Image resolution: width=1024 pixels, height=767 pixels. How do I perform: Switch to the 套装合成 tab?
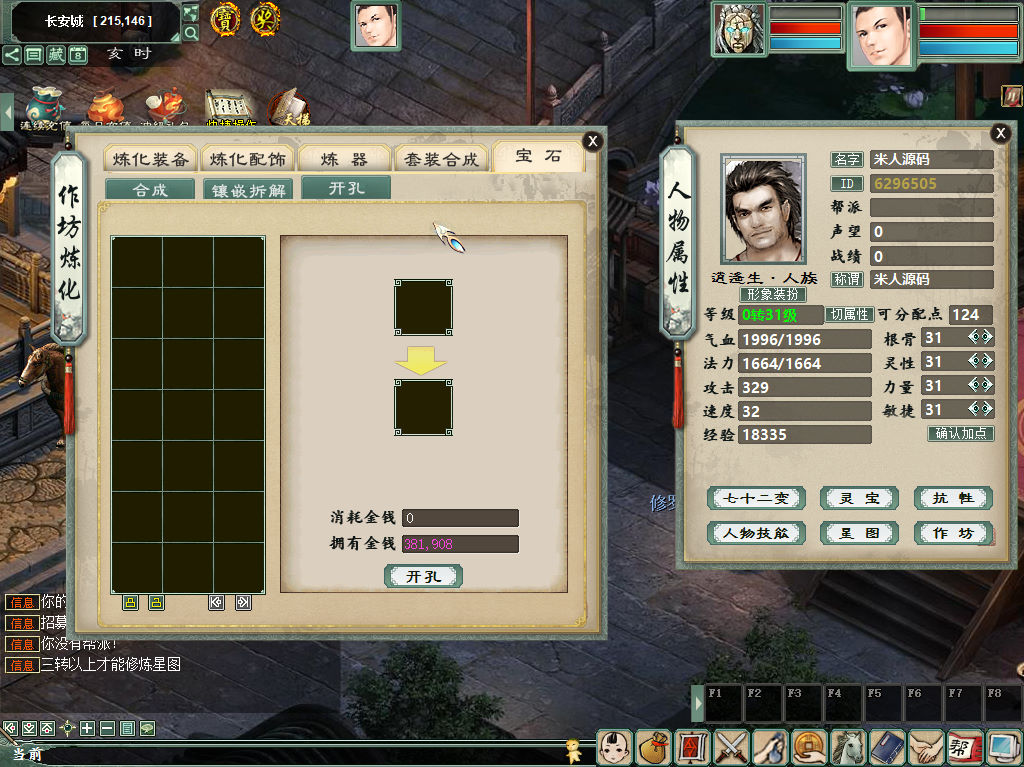pyautogui.click(x=442, y=159)
